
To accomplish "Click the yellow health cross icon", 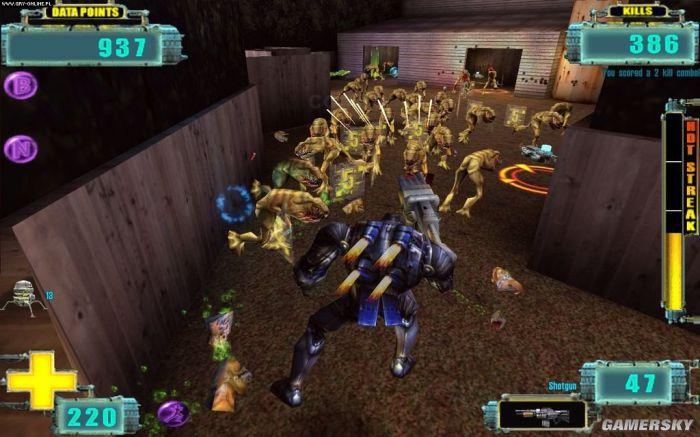I will point(40,380).
